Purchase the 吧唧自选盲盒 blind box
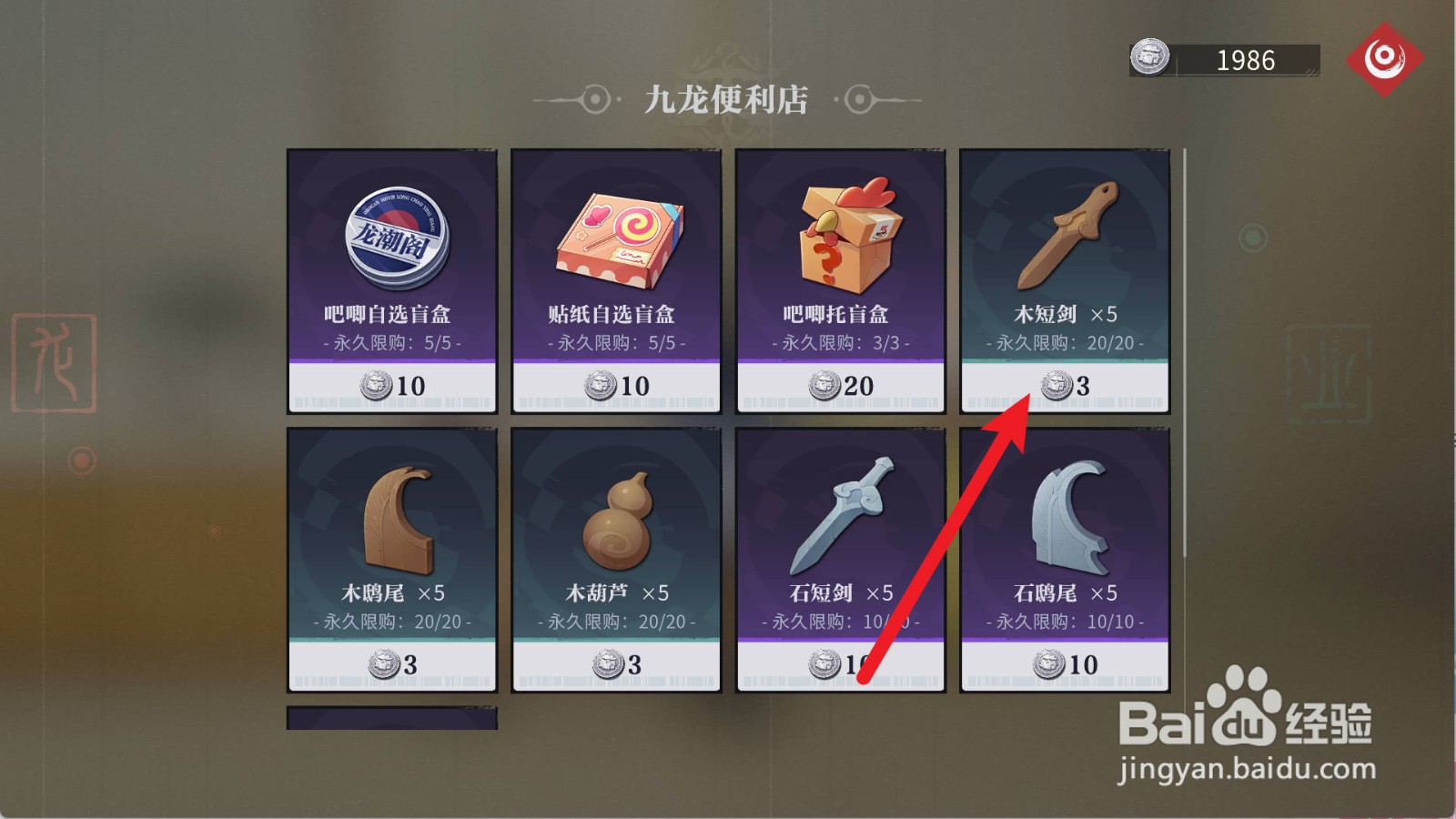The width and height of the screenshot is (1456, 819). point(391,273)
